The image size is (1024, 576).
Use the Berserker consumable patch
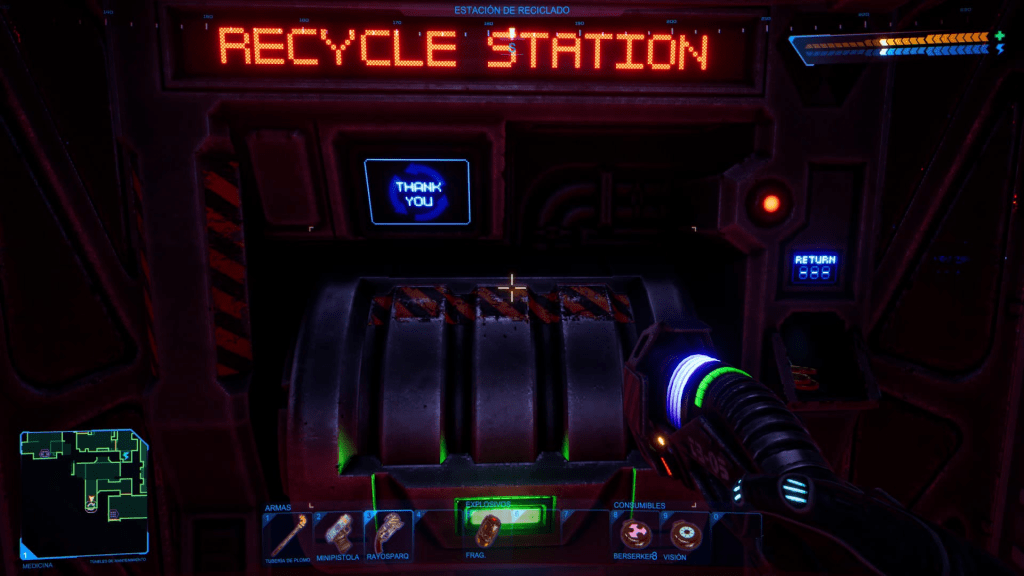point(633,533)
